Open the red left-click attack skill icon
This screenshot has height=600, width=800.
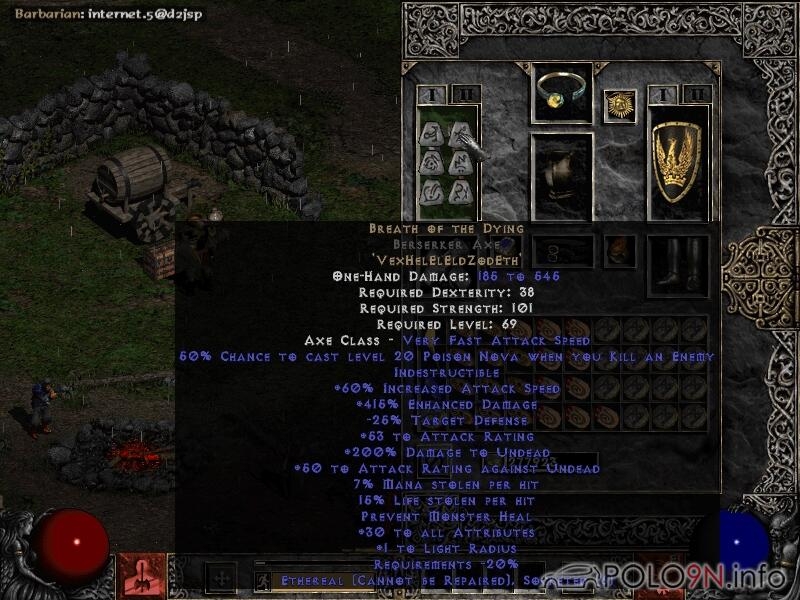(x=141, y=576)
